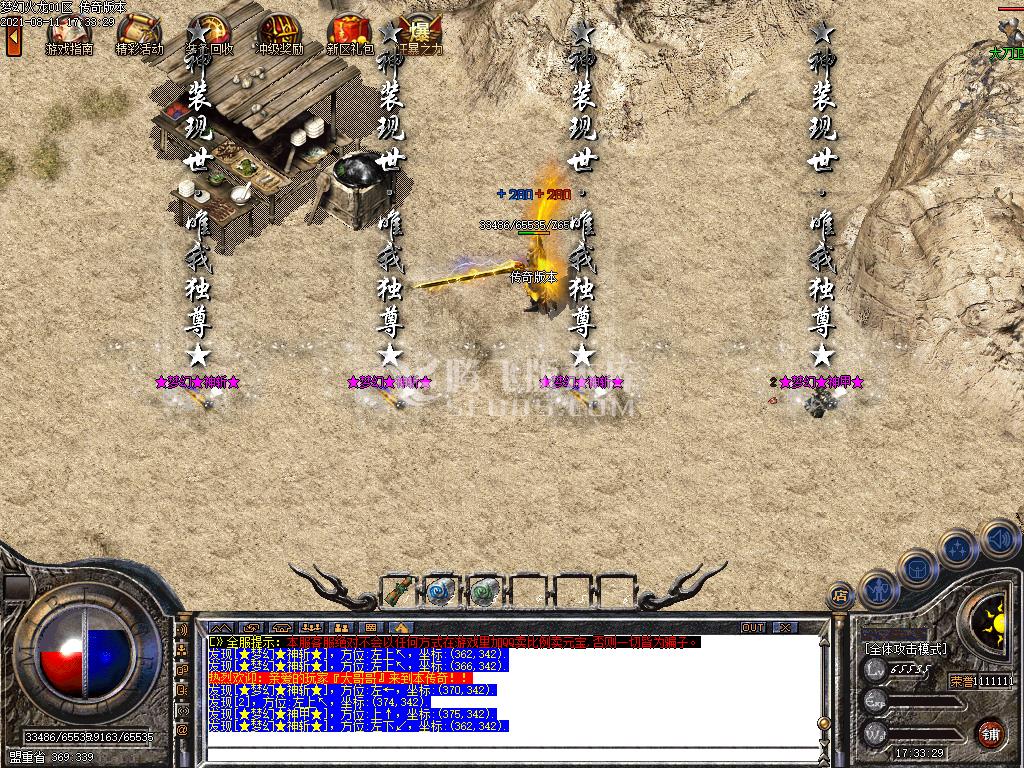The width and height of the screenshot is (1024, 768).
Task: Open the 狂暴之力 rage power icon
Action: click(x=418, y=34)
